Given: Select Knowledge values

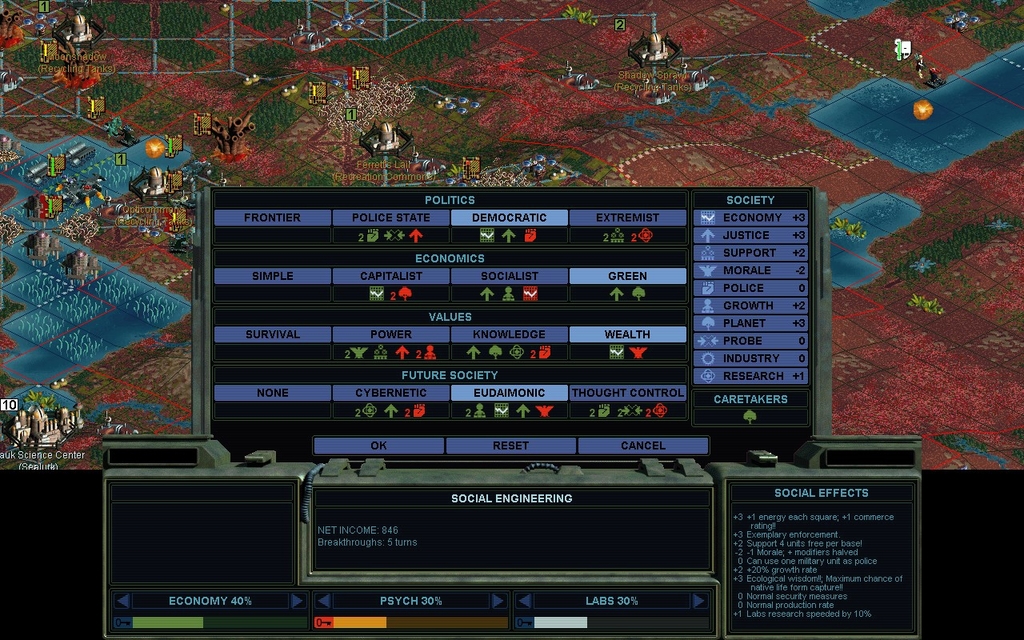Looking at the screenshot, I should (x=509, y=334).
